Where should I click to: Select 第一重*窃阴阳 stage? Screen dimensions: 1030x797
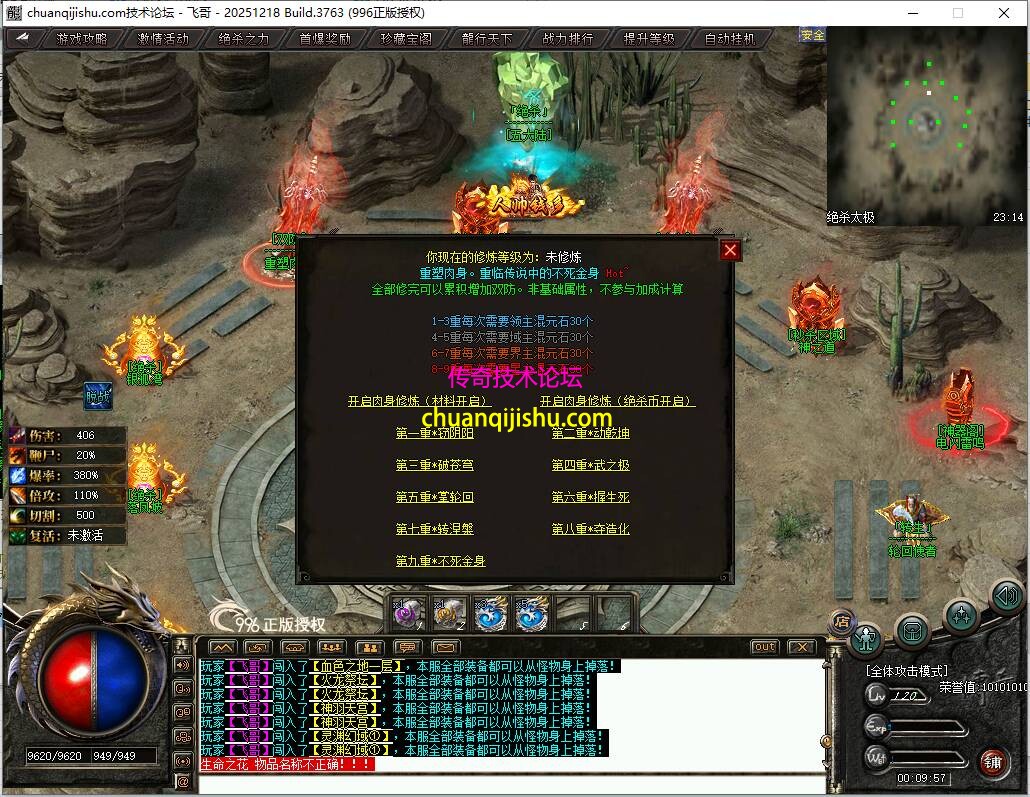pyautogui.click(x=434, y=433)
